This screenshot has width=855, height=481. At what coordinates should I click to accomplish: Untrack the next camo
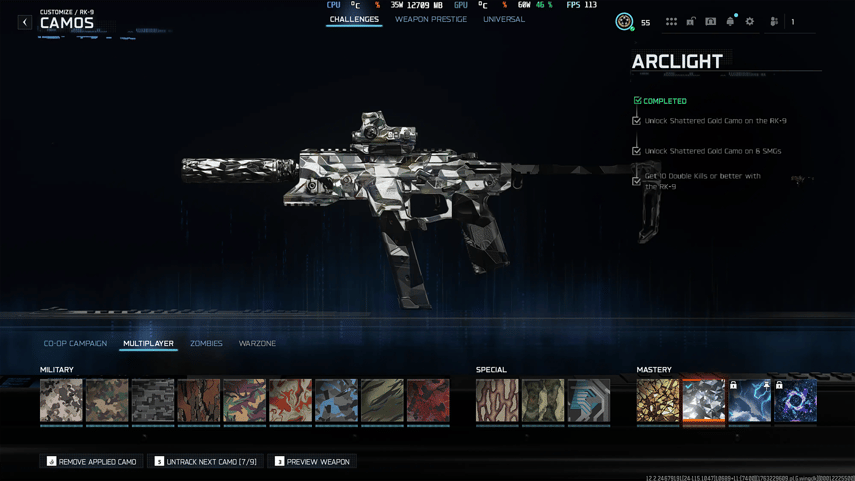[205, 461]
